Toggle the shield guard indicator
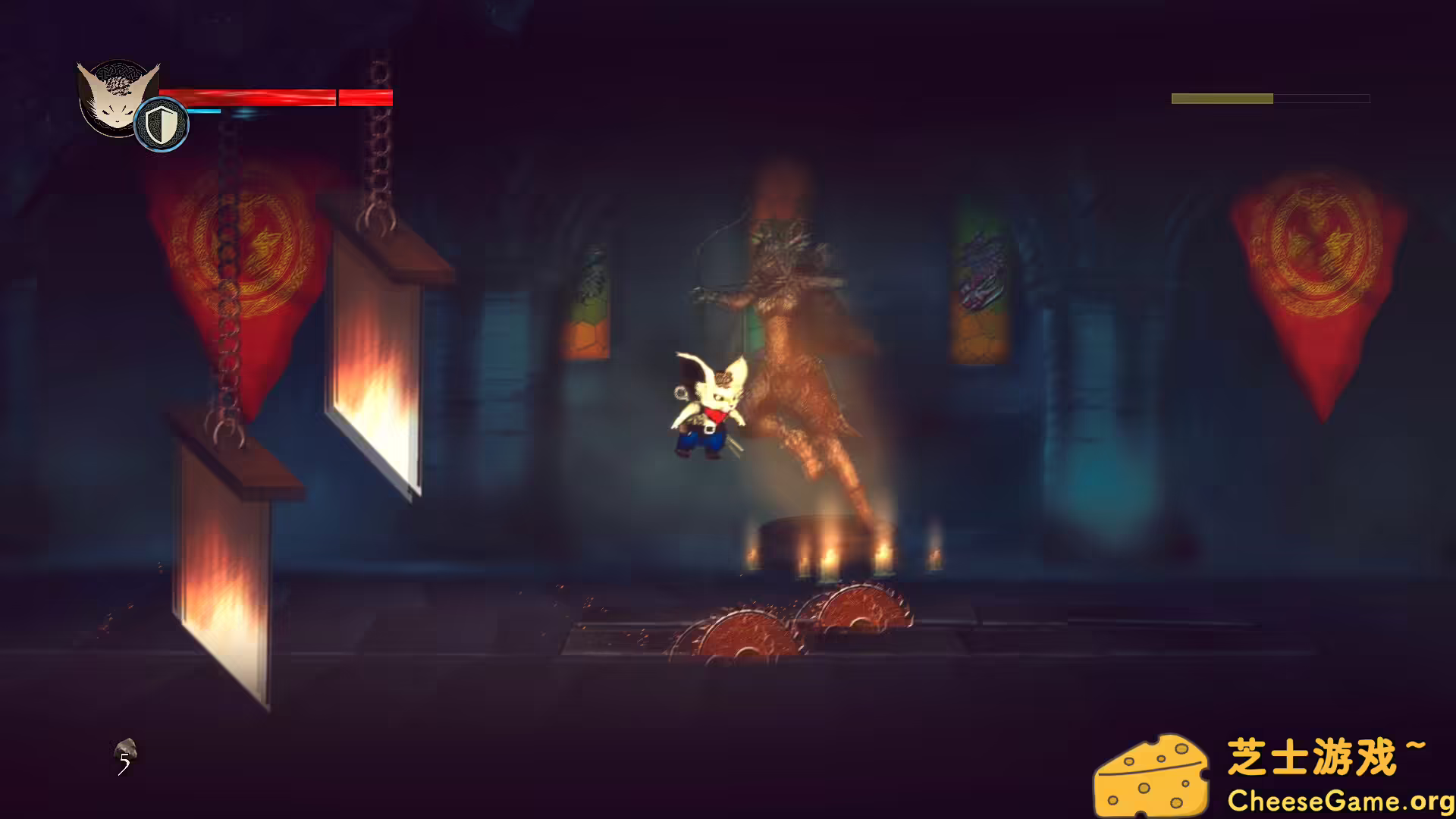Viewport: 1456px width, 819px height. click(162, 123)
